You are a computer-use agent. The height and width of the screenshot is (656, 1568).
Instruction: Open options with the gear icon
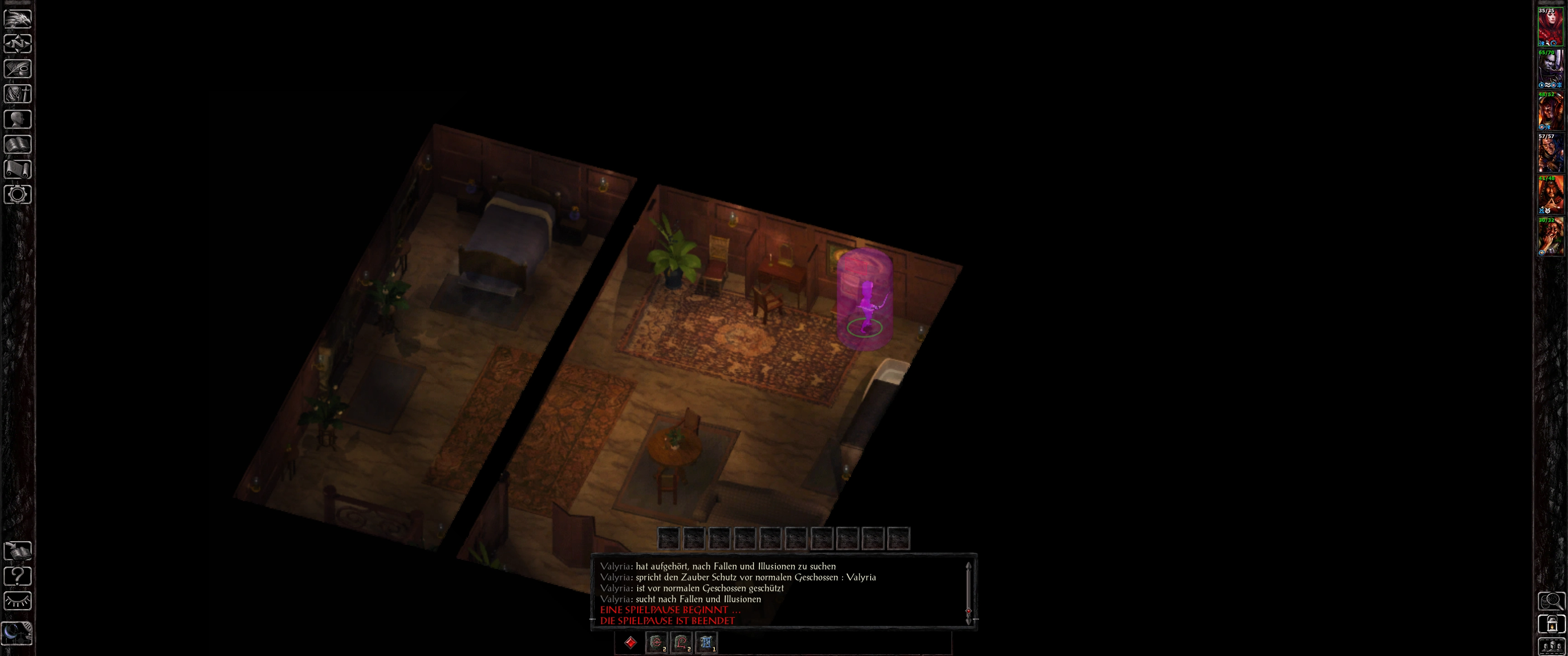18,195
